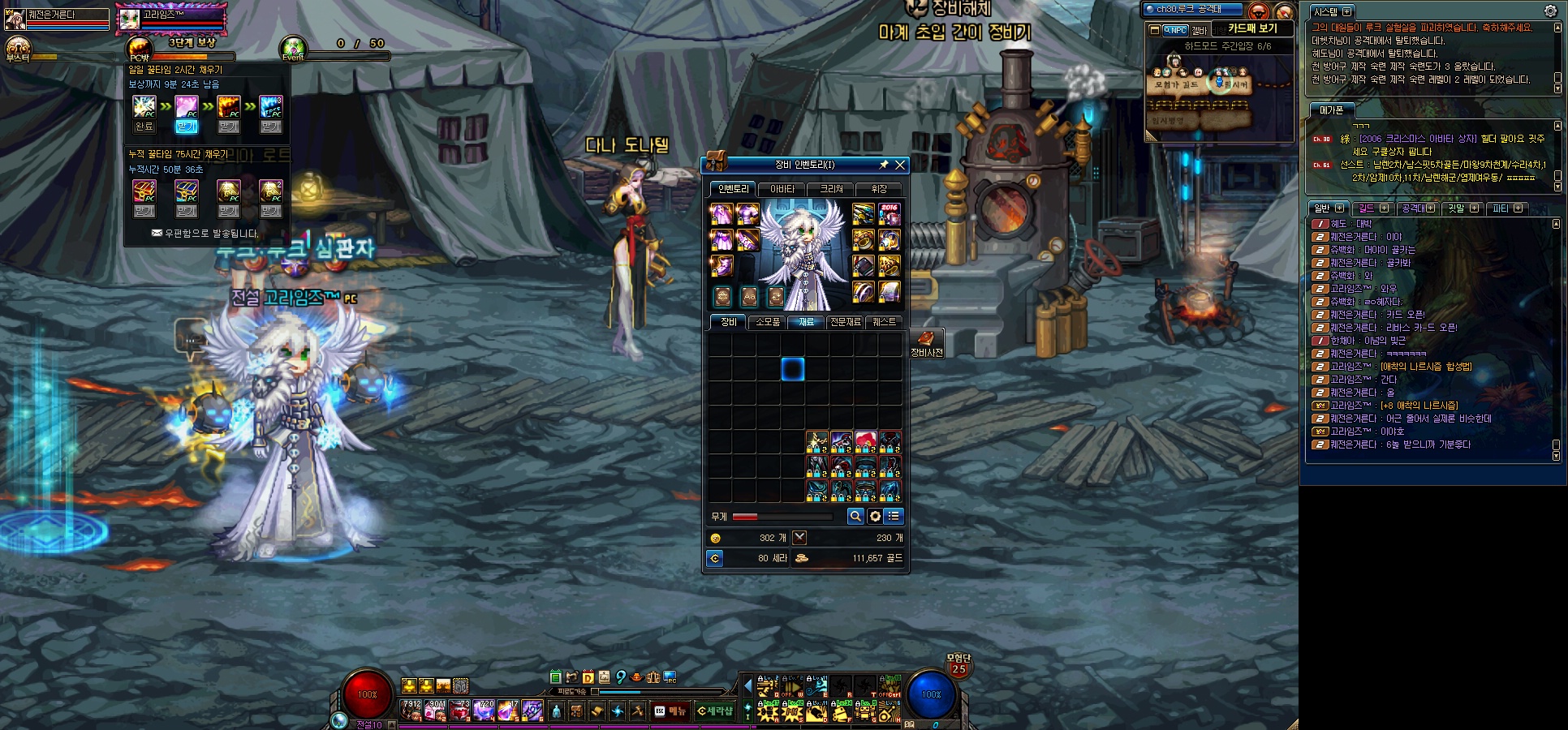Close the equipment inventory window
Screen dimensions: 1568x730
[899, 165]
